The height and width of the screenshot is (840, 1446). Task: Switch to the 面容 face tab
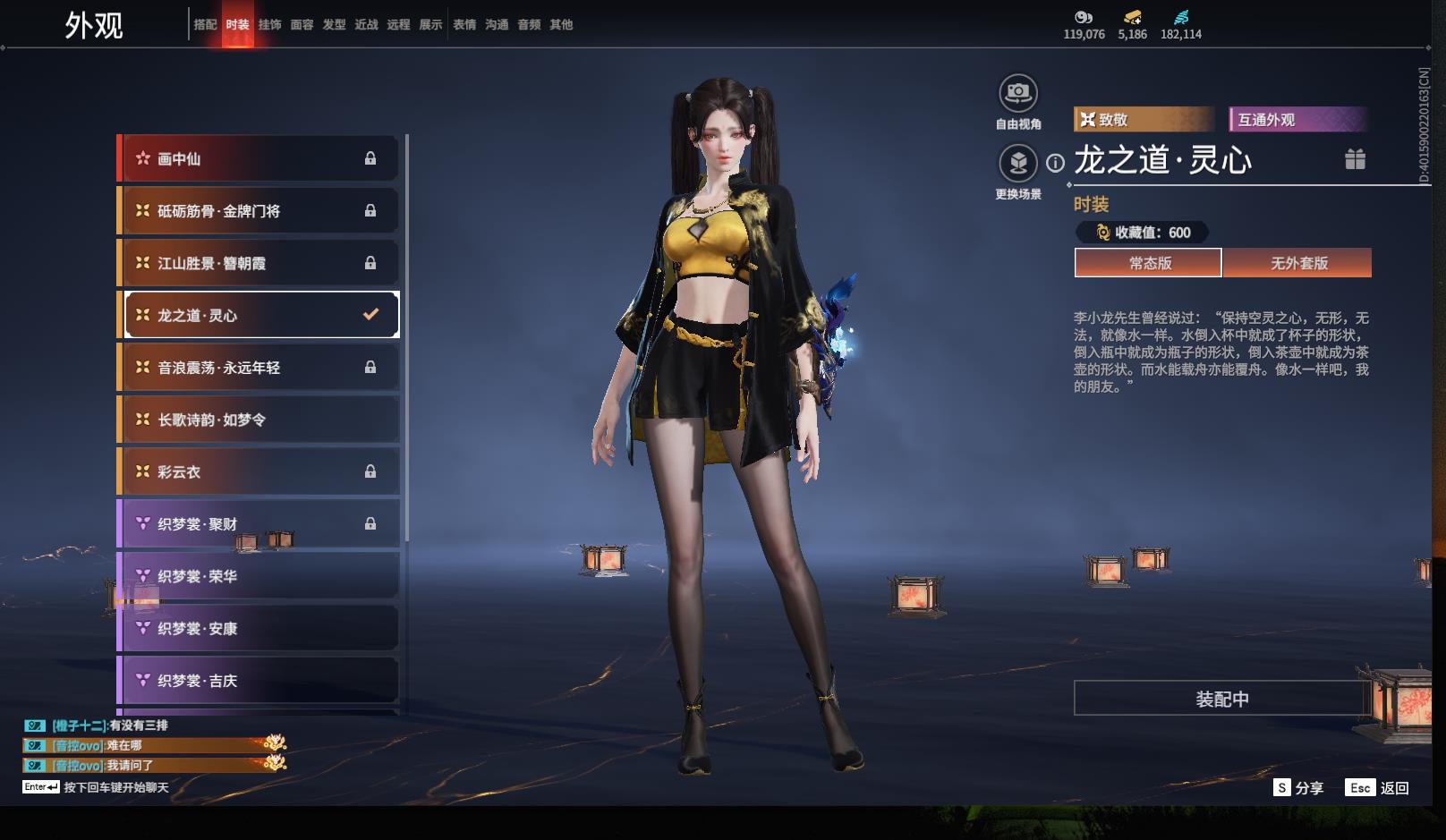[302, 25]
